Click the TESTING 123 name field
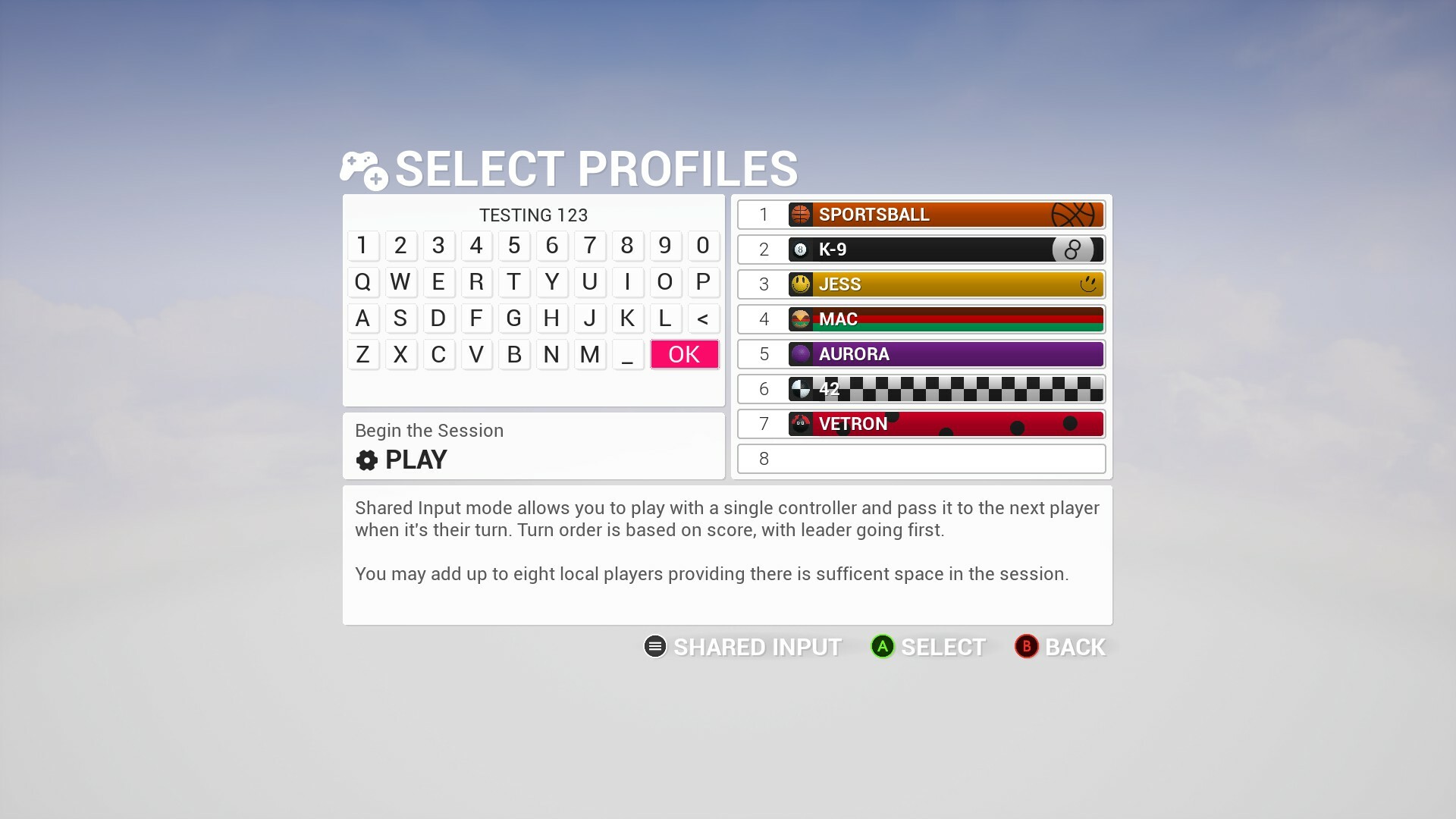1456x819 pixels. [532, 215]
